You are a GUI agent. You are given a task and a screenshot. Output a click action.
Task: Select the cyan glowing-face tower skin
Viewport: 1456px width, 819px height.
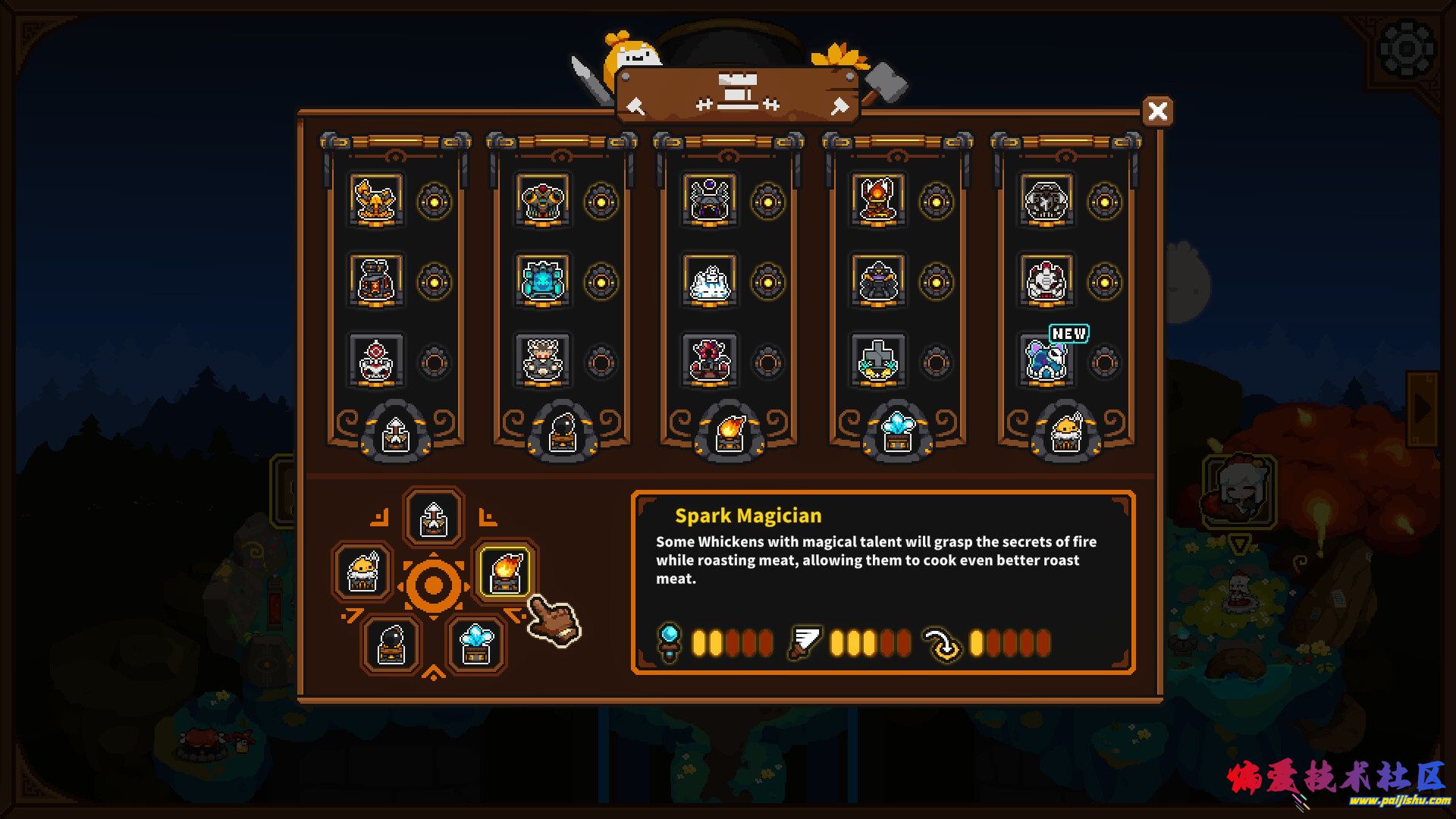point(542,281)
